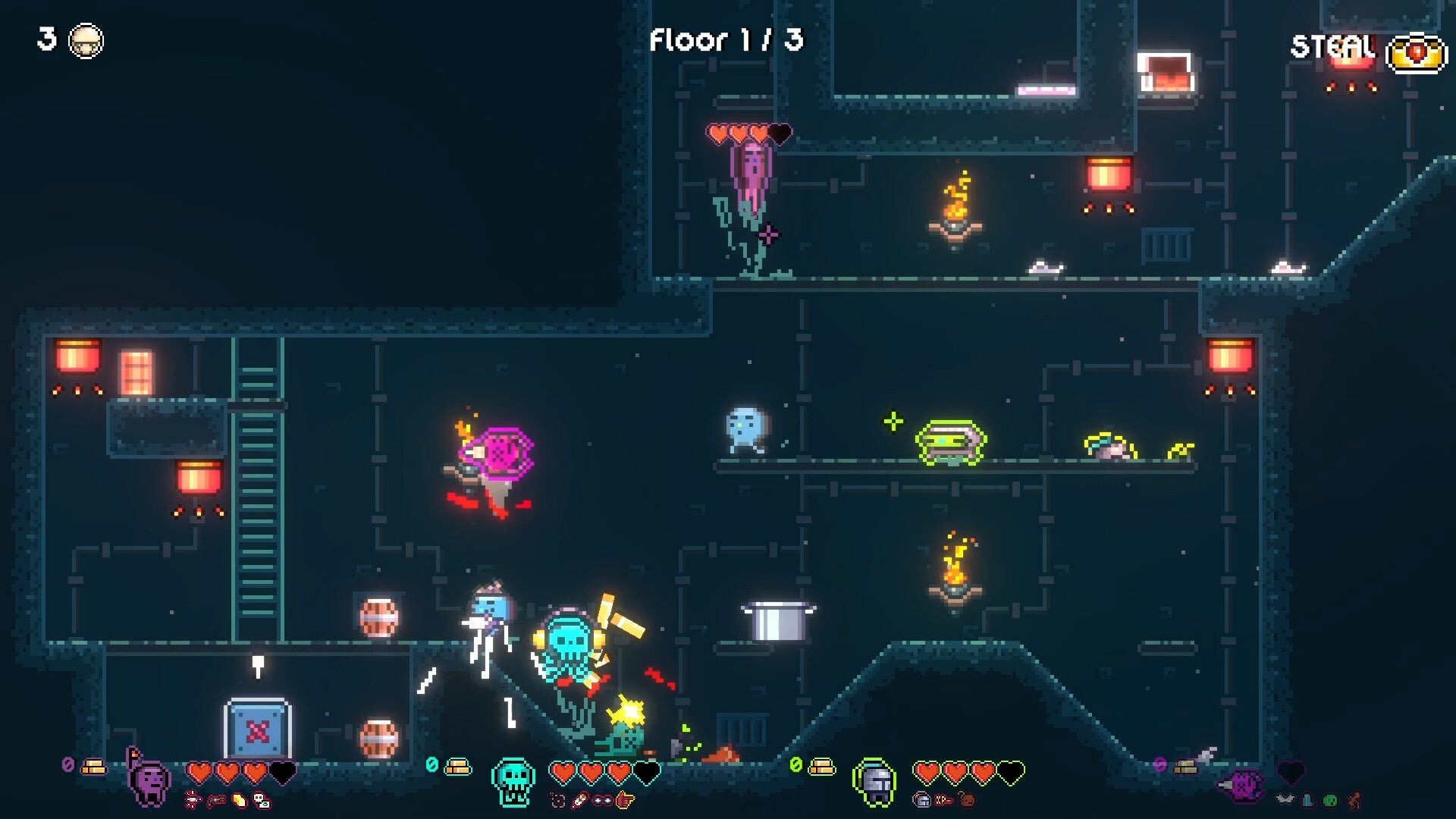Click the helmeted face icon beside the top-left counter
1456x819 pixels.
pos(85,39)
